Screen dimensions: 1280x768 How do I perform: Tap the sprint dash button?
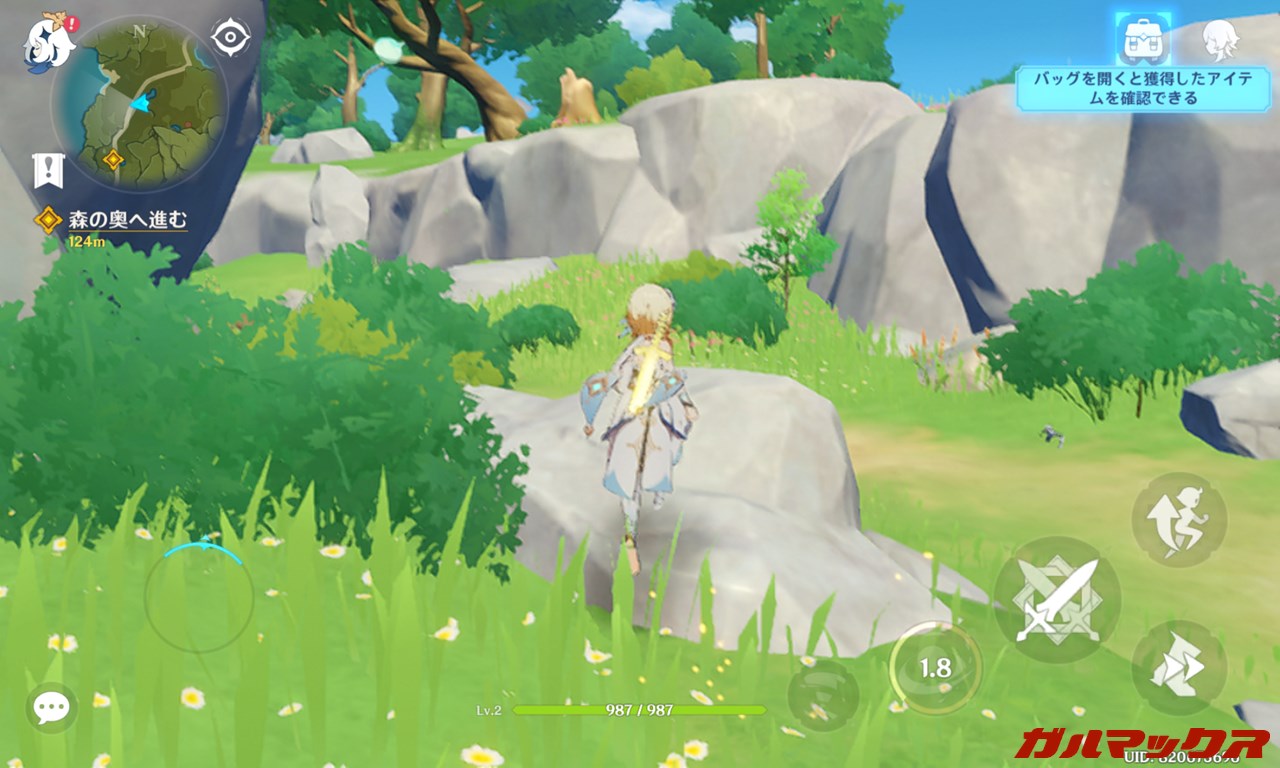(x=1178, y=668)
